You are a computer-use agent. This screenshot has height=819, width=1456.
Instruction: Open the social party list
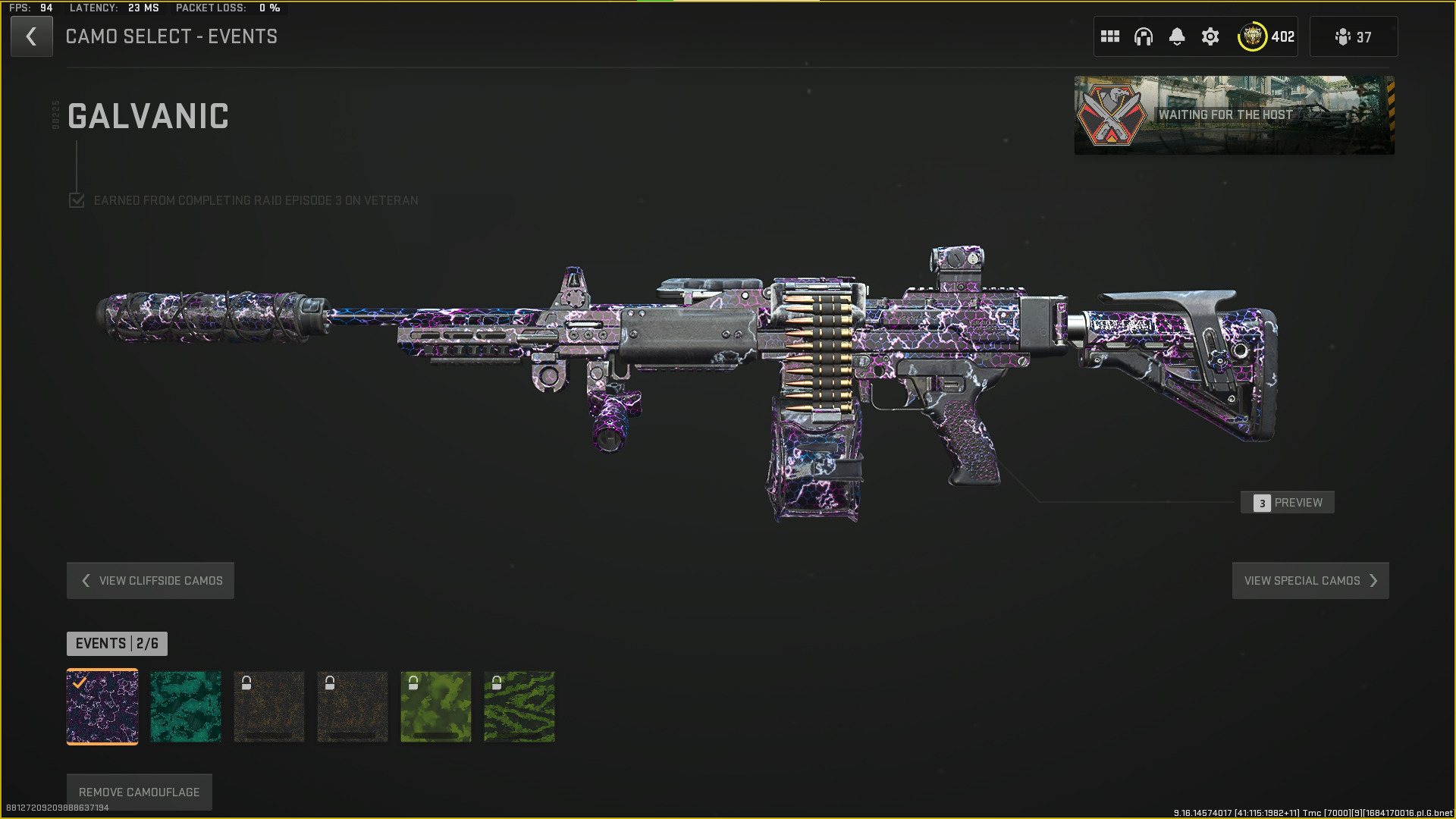tap(1354, 36)
